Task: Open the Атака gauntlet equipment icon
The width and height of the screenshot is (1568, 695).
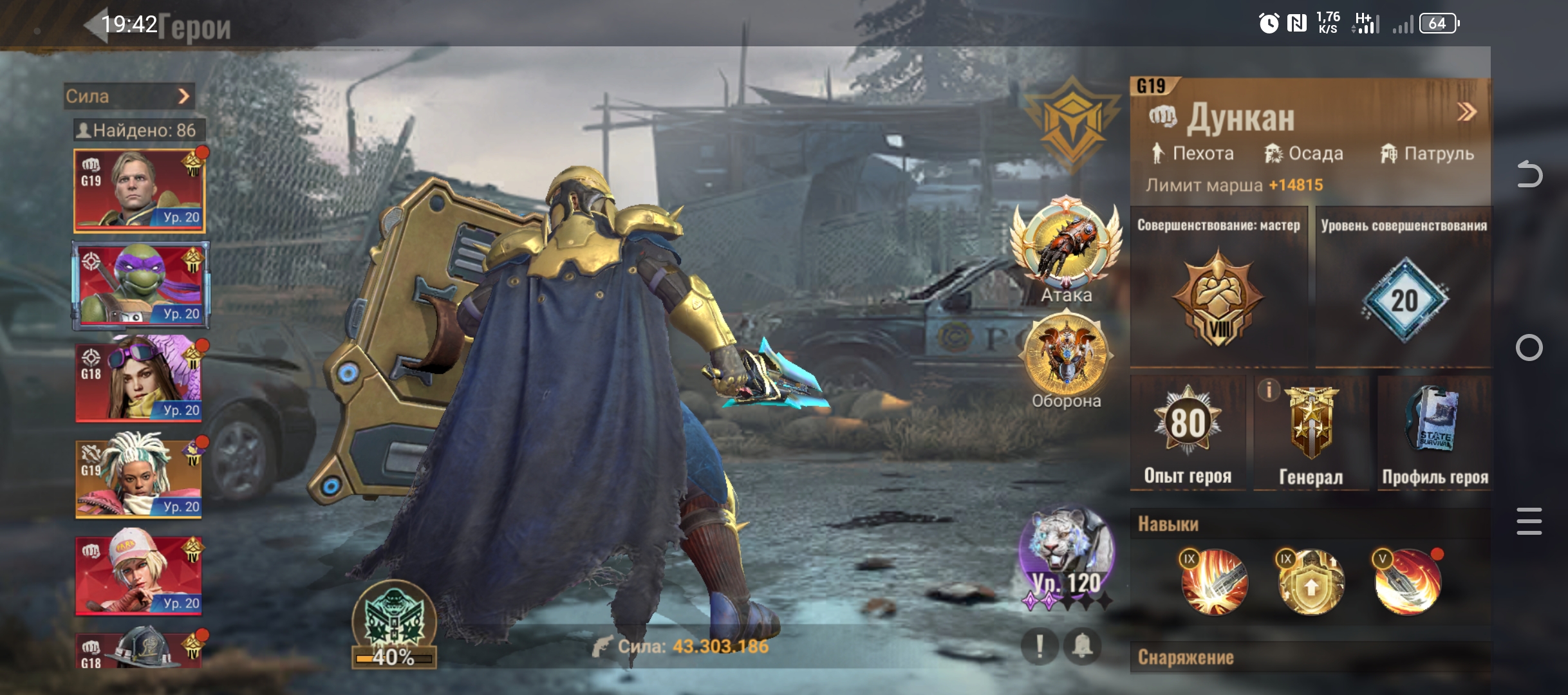Action: [1066, 243]
